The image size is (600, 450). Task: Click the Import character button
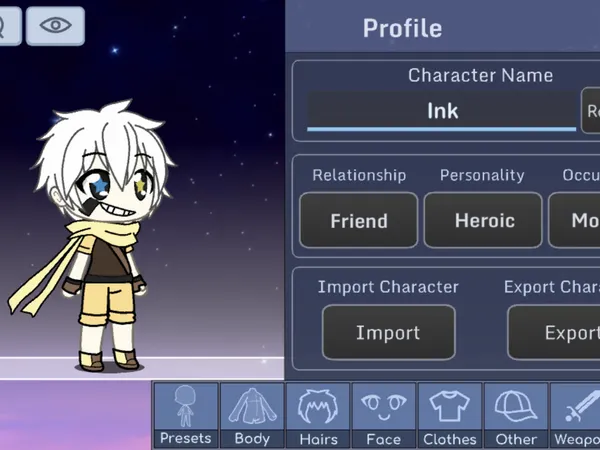[389, 333]
